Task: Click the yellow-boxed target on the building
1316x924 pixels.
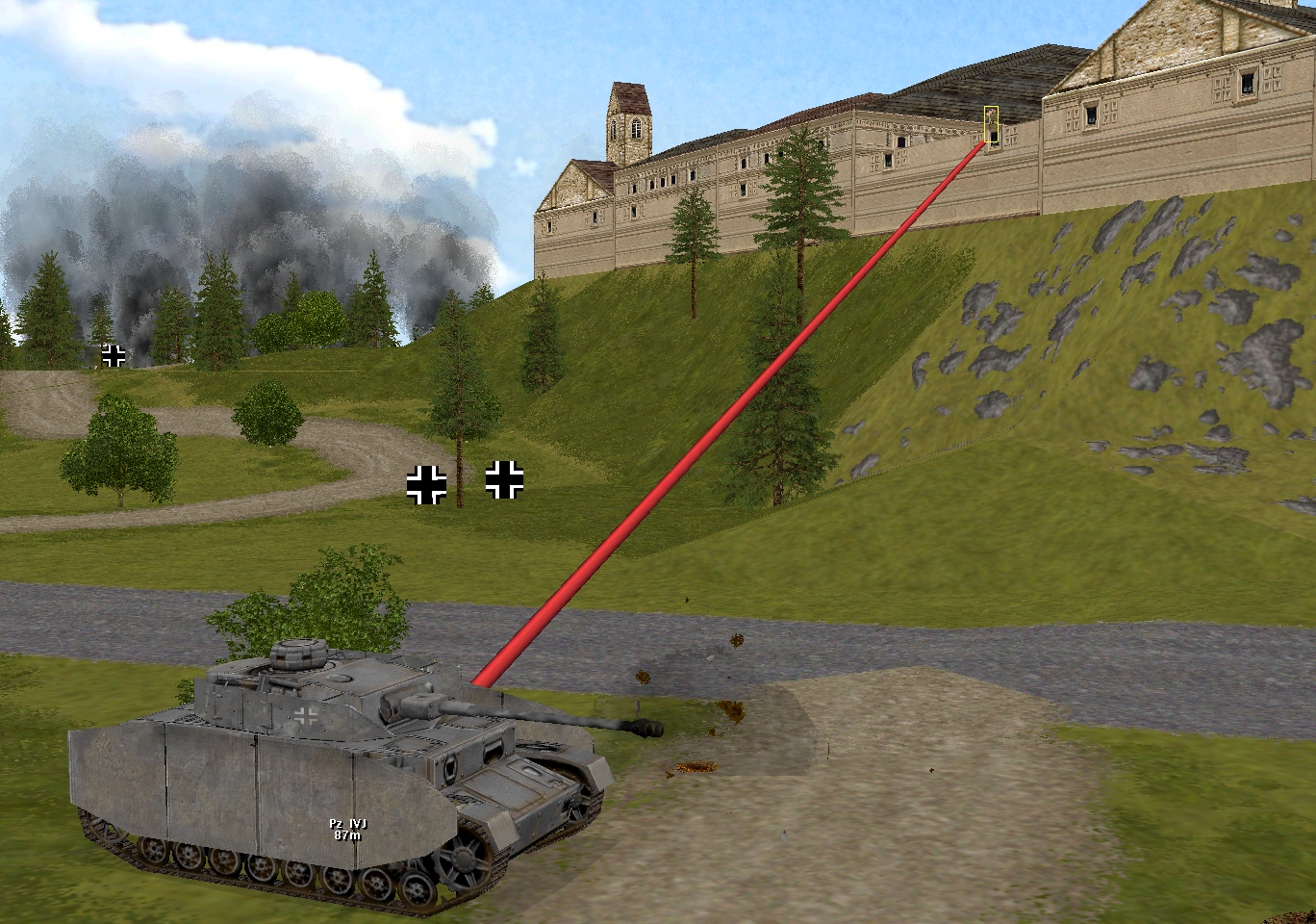Action: click(991, 126)
